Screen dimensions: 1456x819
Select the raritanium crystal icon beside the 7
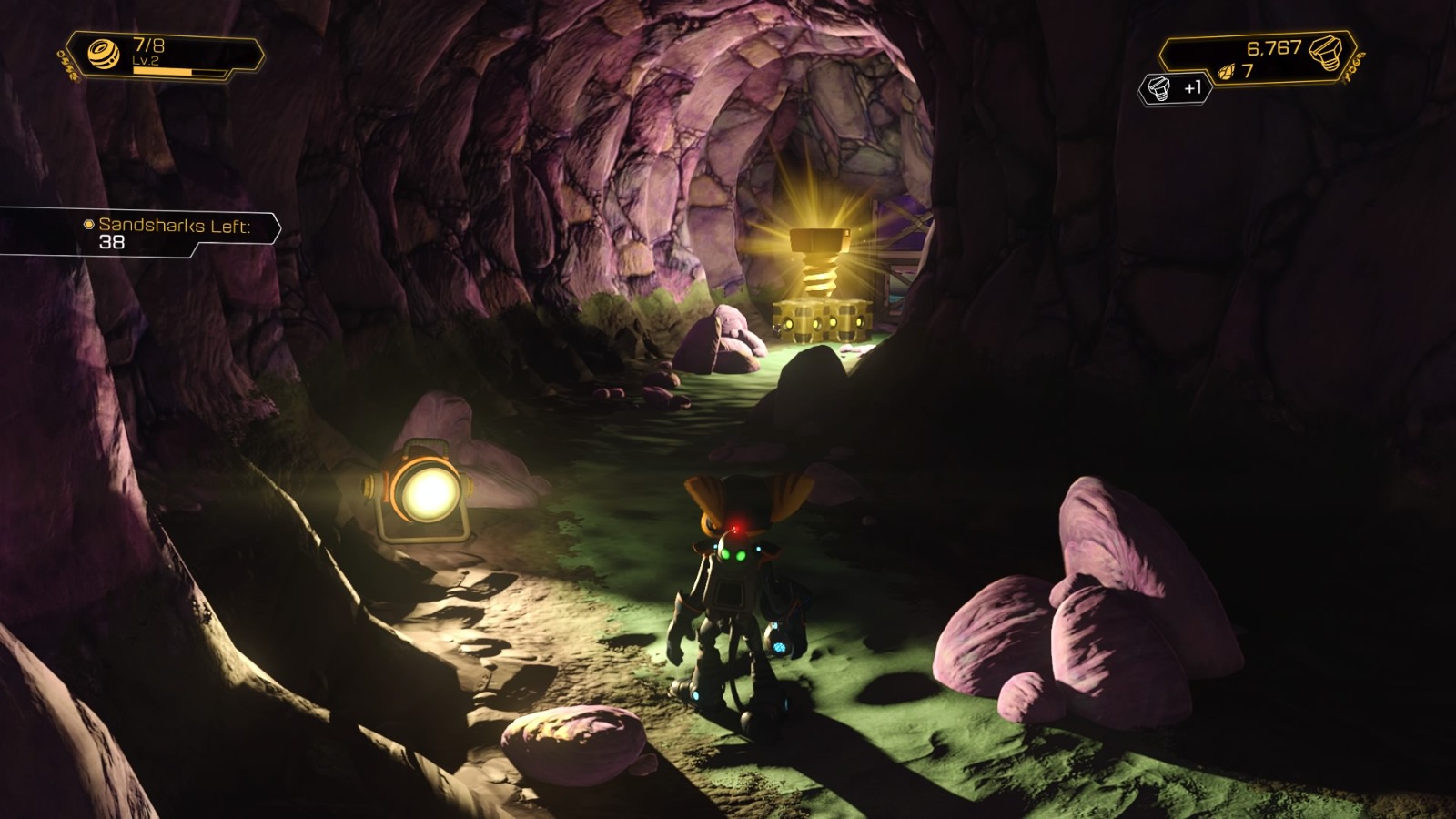coord(1225,73)
